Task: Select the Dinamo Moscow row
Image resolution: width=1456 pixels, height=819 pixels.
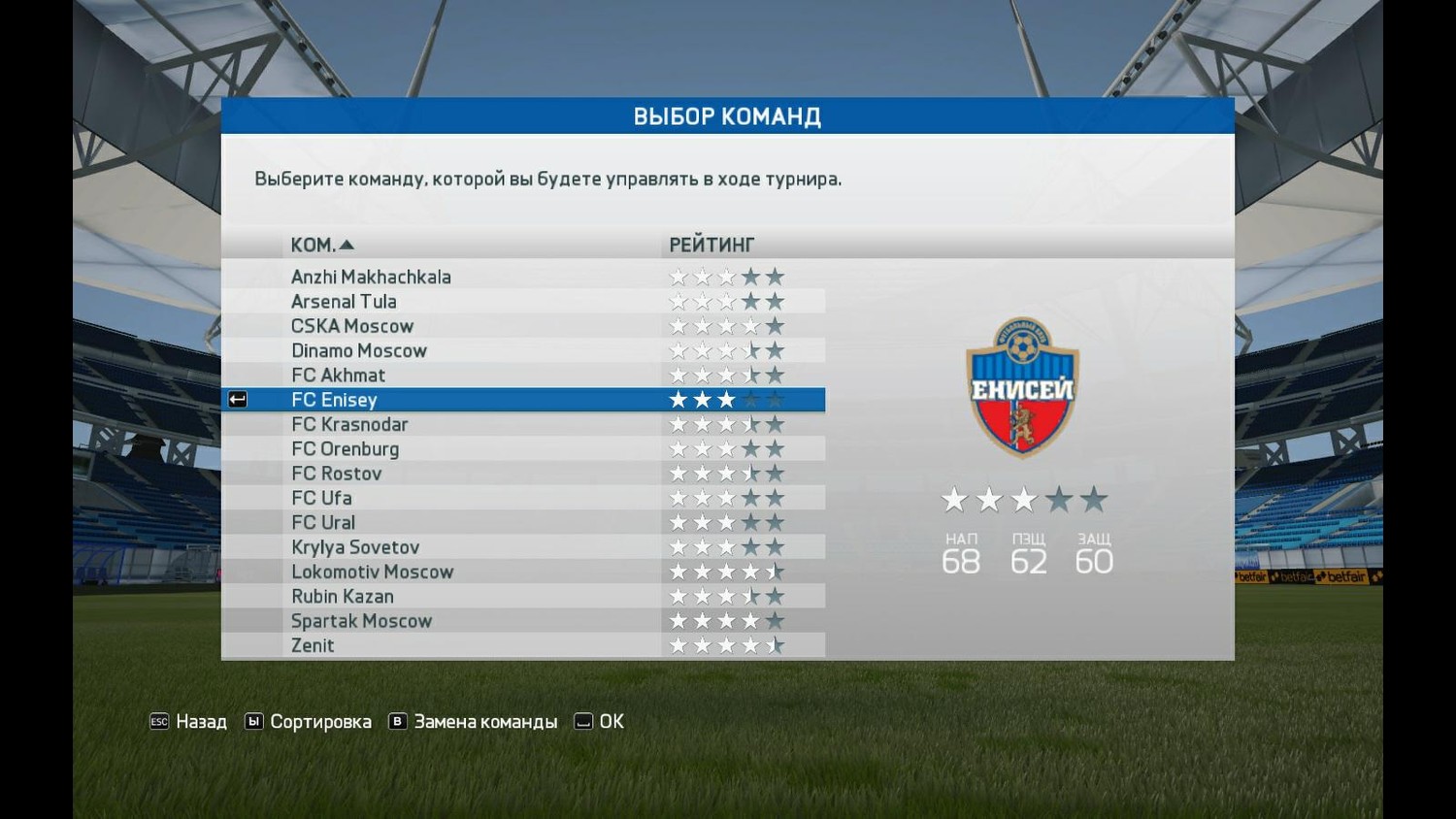Action: click(359, 350)
